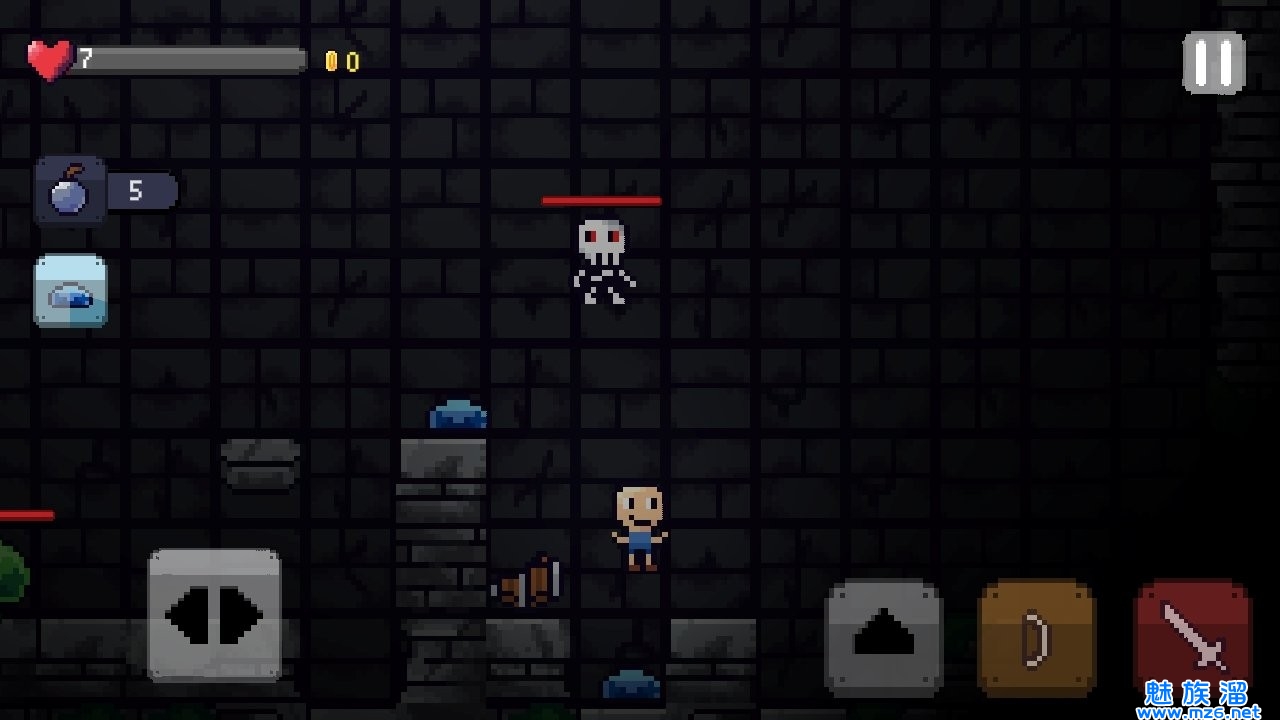This screenshot has width=1280, height=720.
Task: Select the bomb item icon
Action: point(70,190)
